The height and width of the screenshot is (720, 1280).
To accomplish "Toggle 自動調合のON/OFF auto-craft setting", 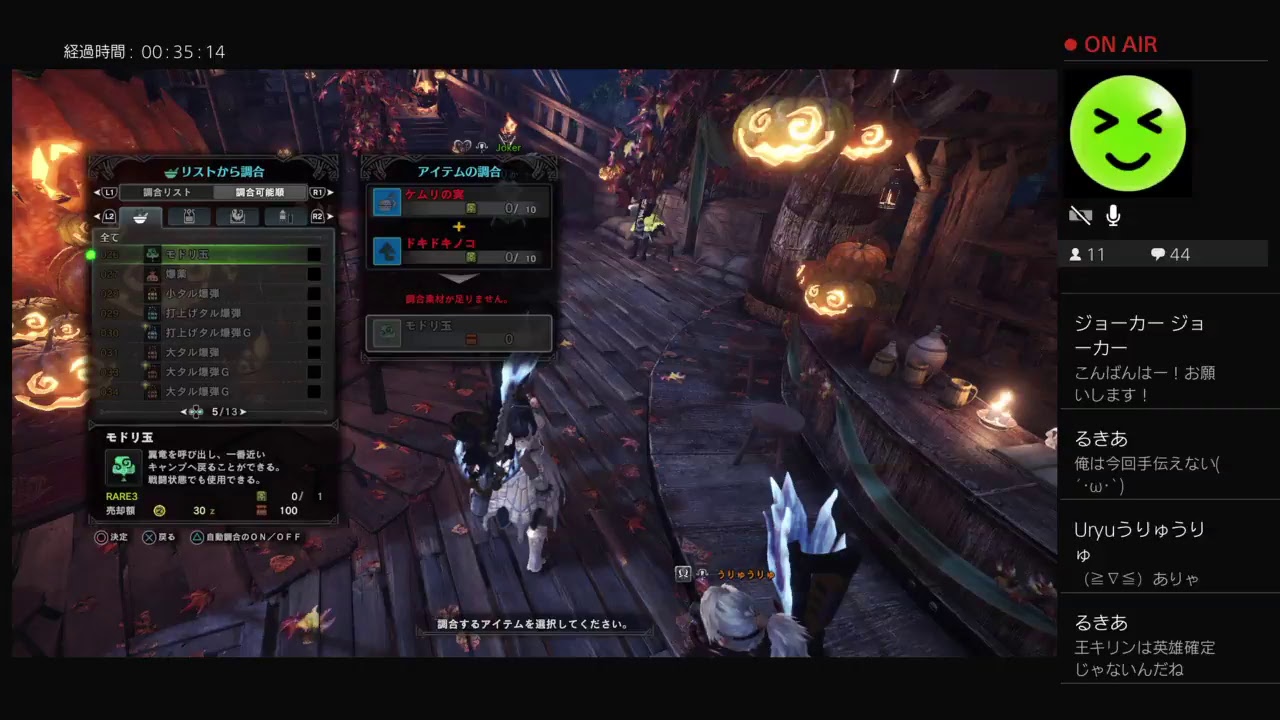I will coord(244,537).
